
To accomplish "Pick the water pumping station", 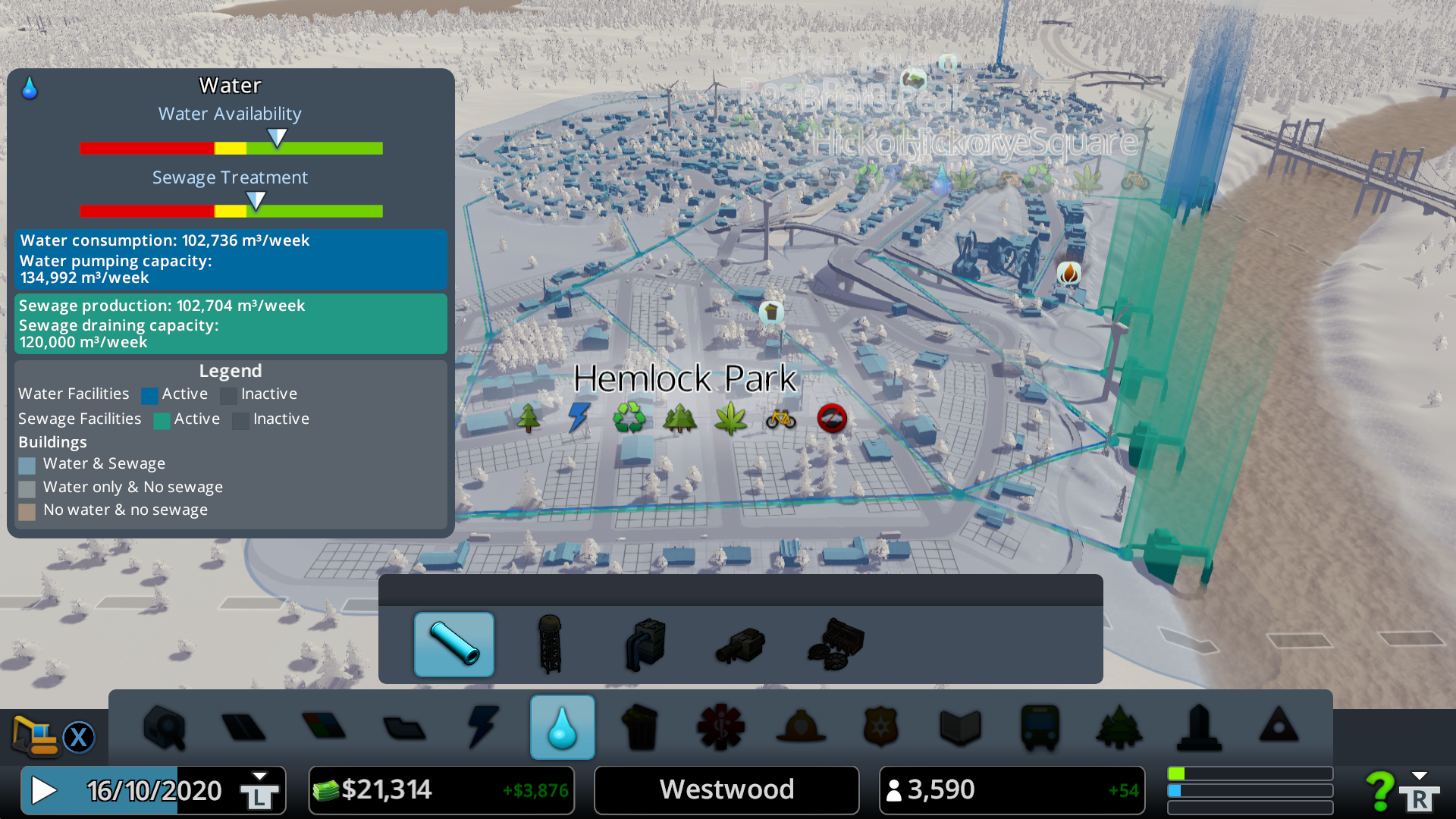I will [x=645, y=645].
